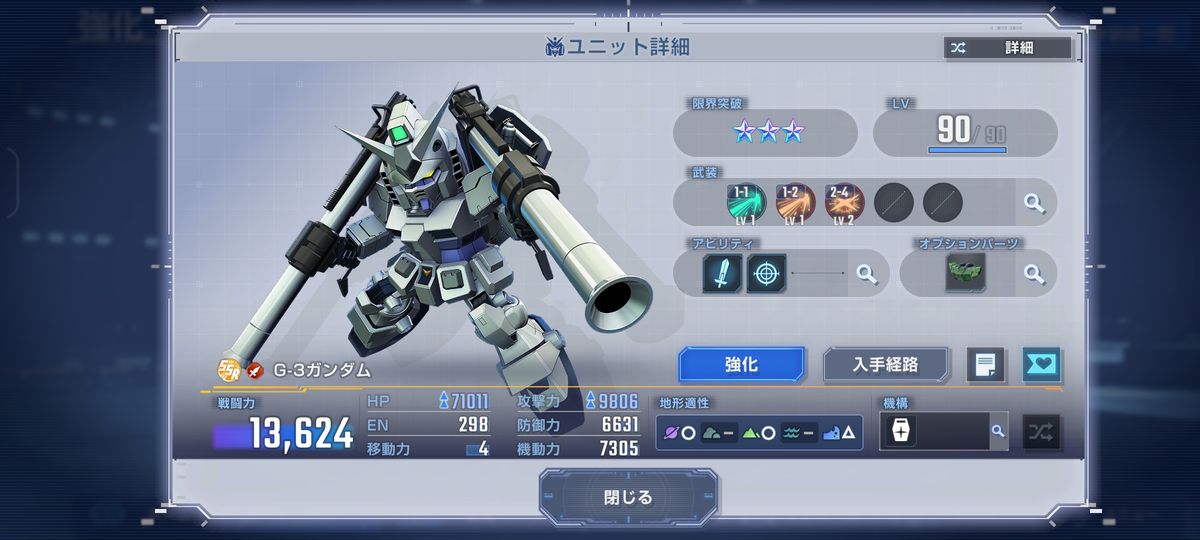Select the 機構 mechanism slot icon
1200x540 pixels.
click(901, 432)
